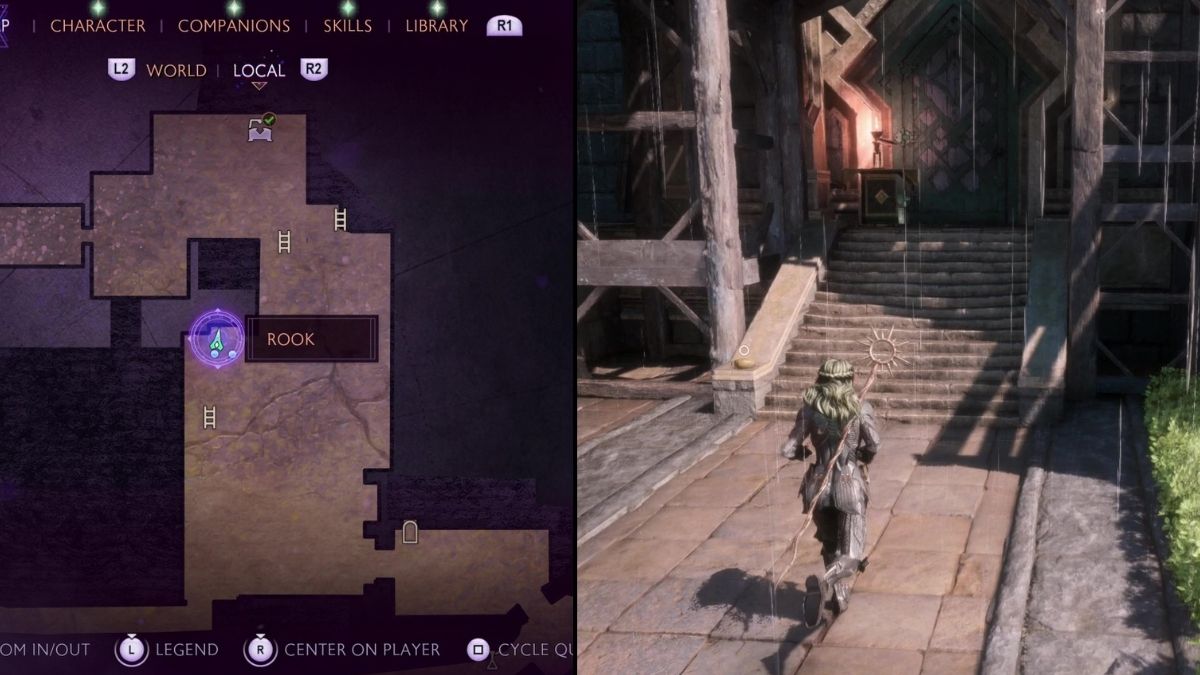Choose the Local map view
Screen dimensions: 1200x675
tap(259, 70)
